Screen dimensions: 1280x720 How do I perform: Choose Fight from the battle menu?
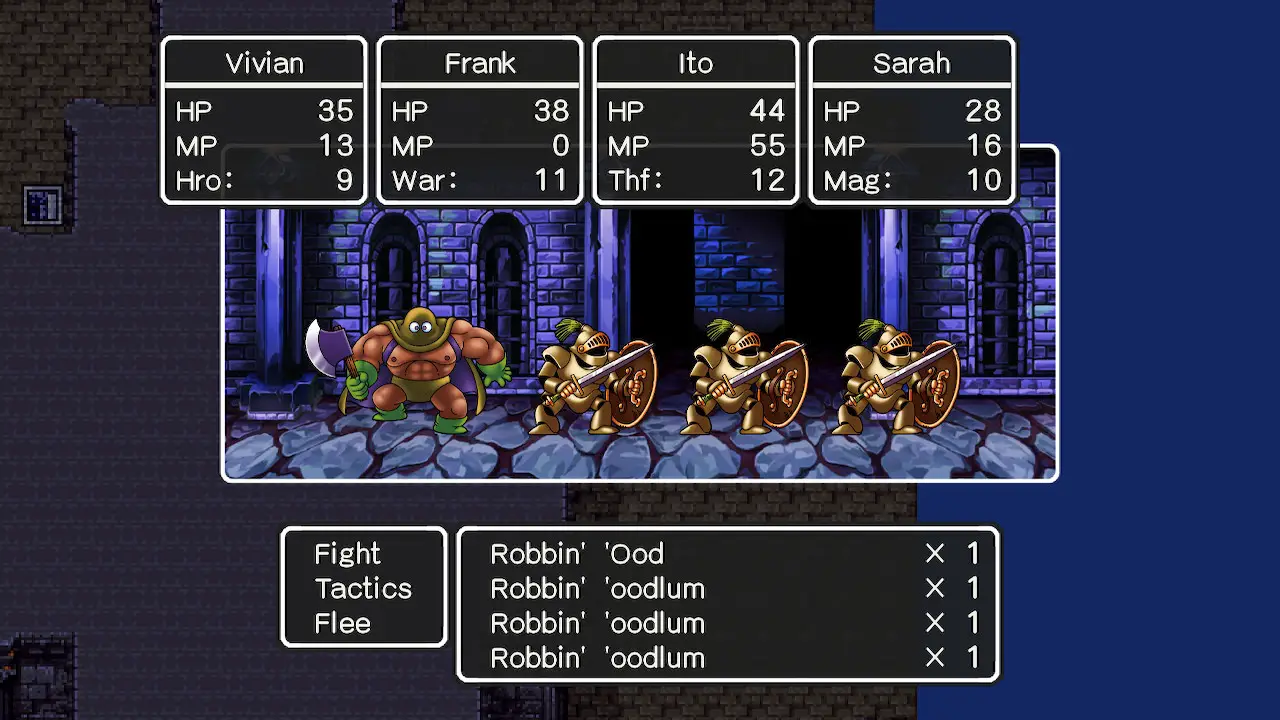coord(347,554)
